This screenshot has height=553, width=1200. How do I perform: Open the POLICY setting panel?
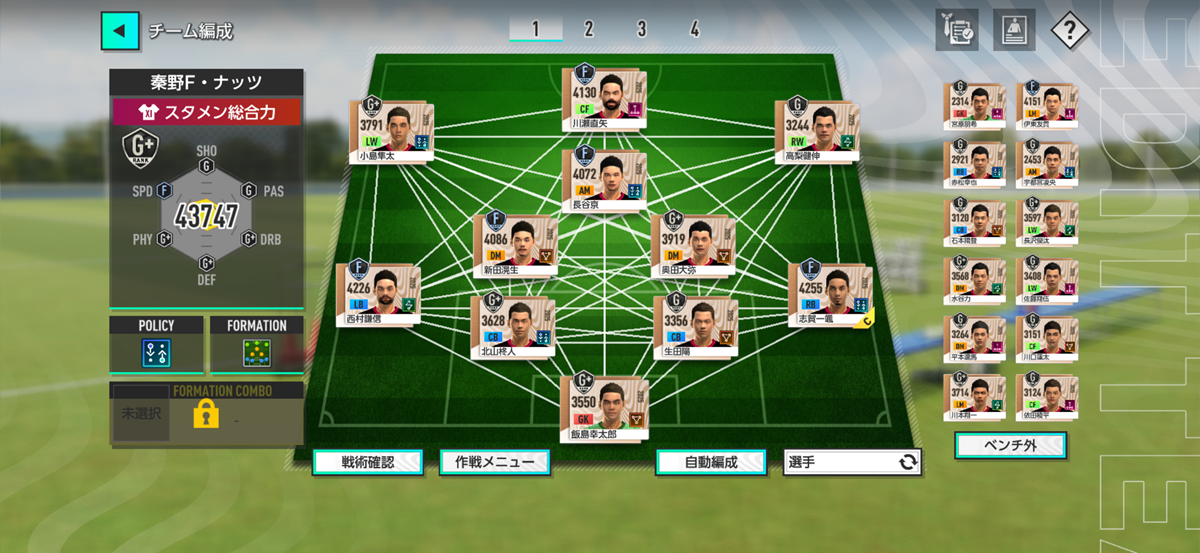coord(156,345)
